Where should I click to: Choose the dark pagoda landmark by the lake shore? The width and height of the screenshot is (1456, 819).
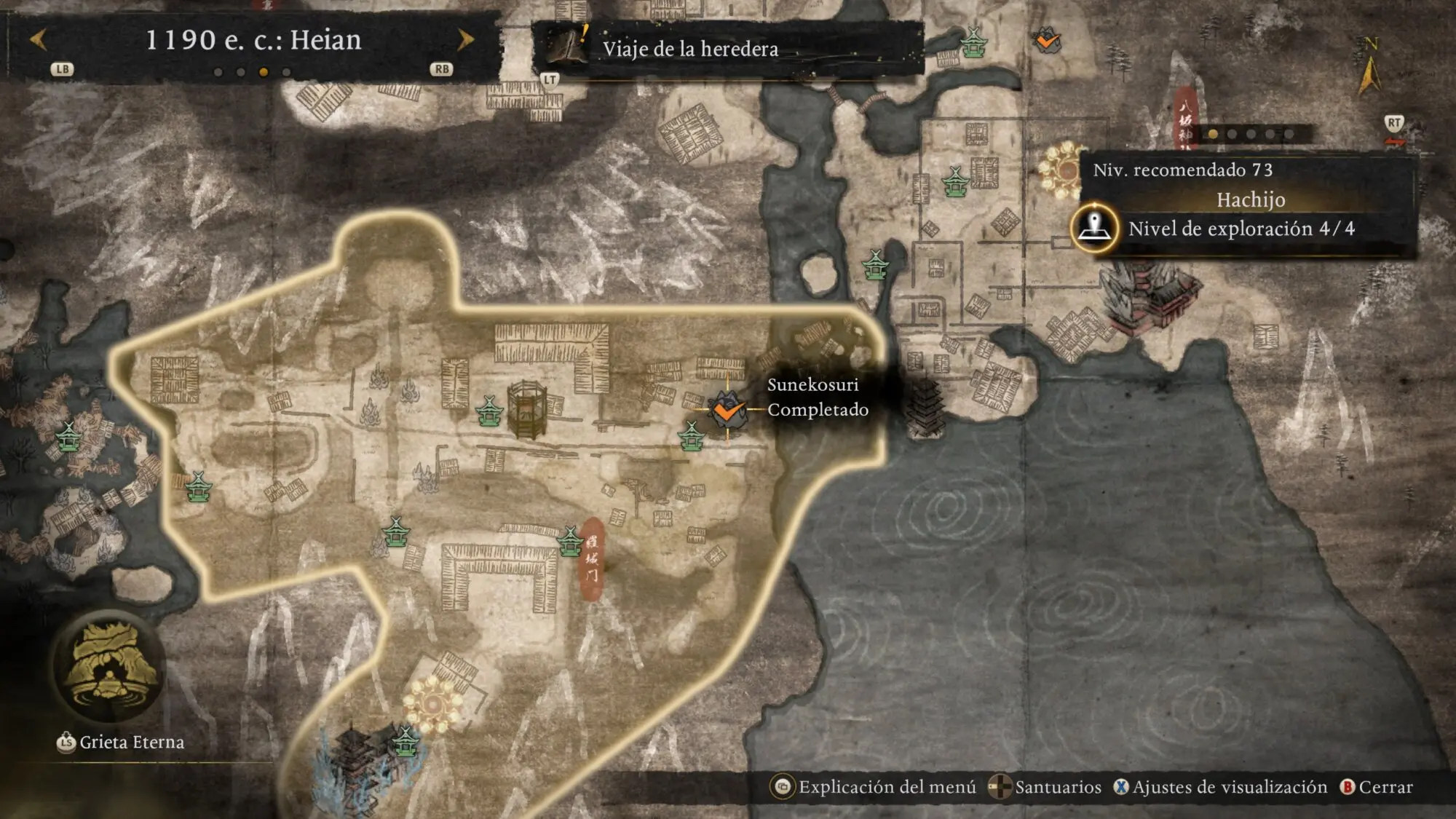(925, 408)
